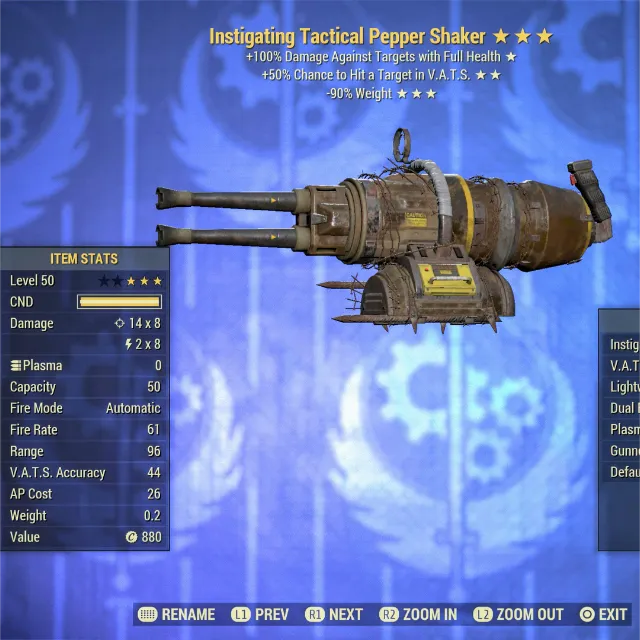
Task: Go to the previous item with Prev
Action: tap(260, 615)
